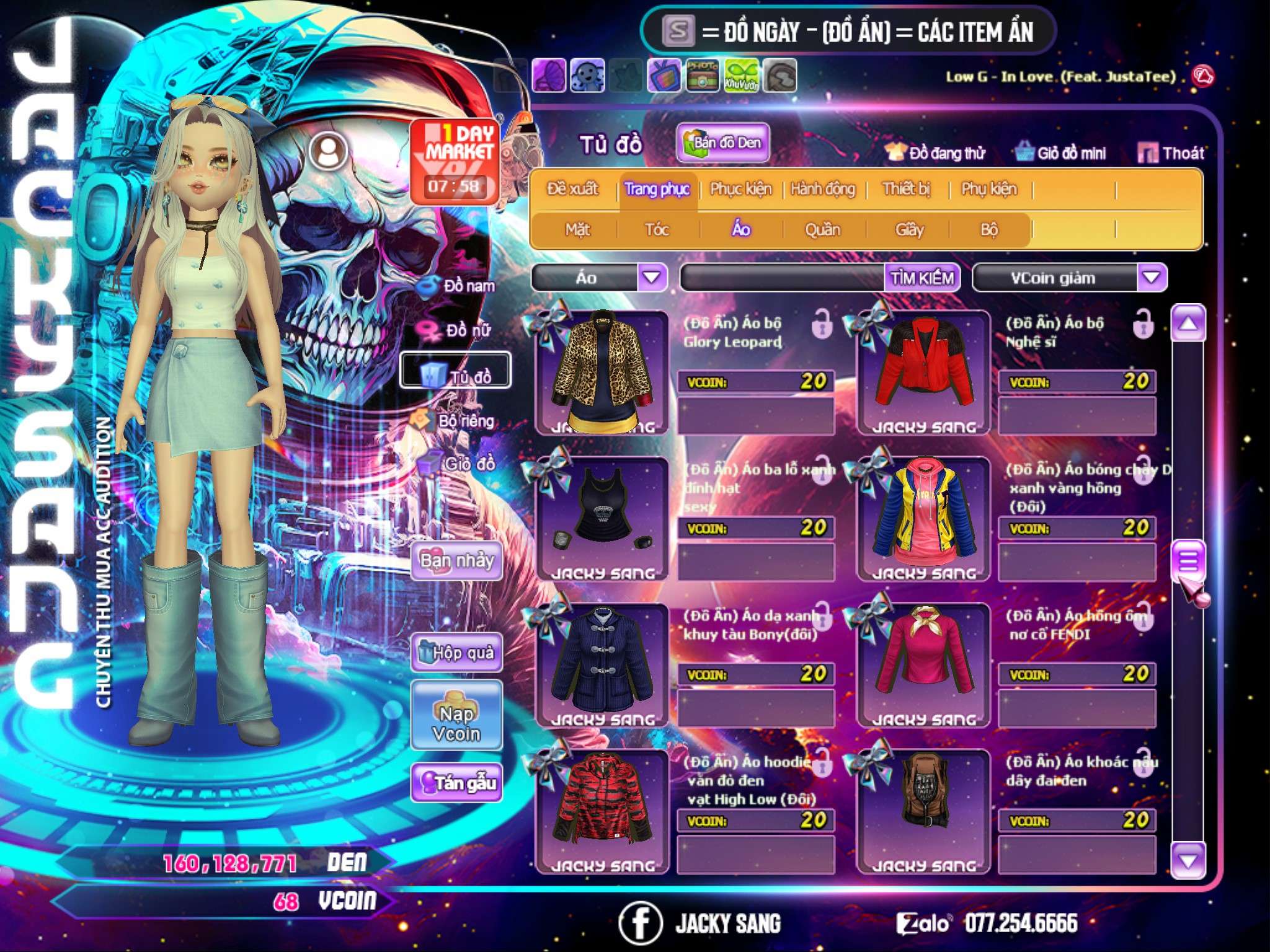The height and width of the screenshot is (952, 1270).
Task: Open the VCoin giảm sort dropdown
Action: pyautogui.click(x=1152, y=277)
